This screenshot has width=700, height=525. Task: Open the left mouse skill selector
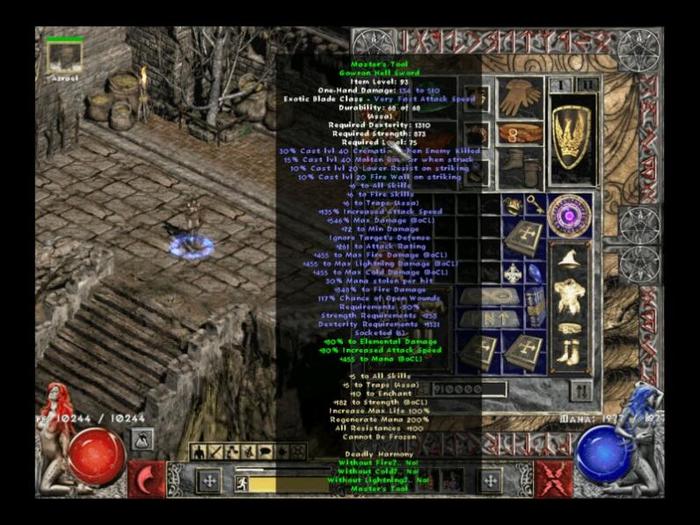pos(149,479)
